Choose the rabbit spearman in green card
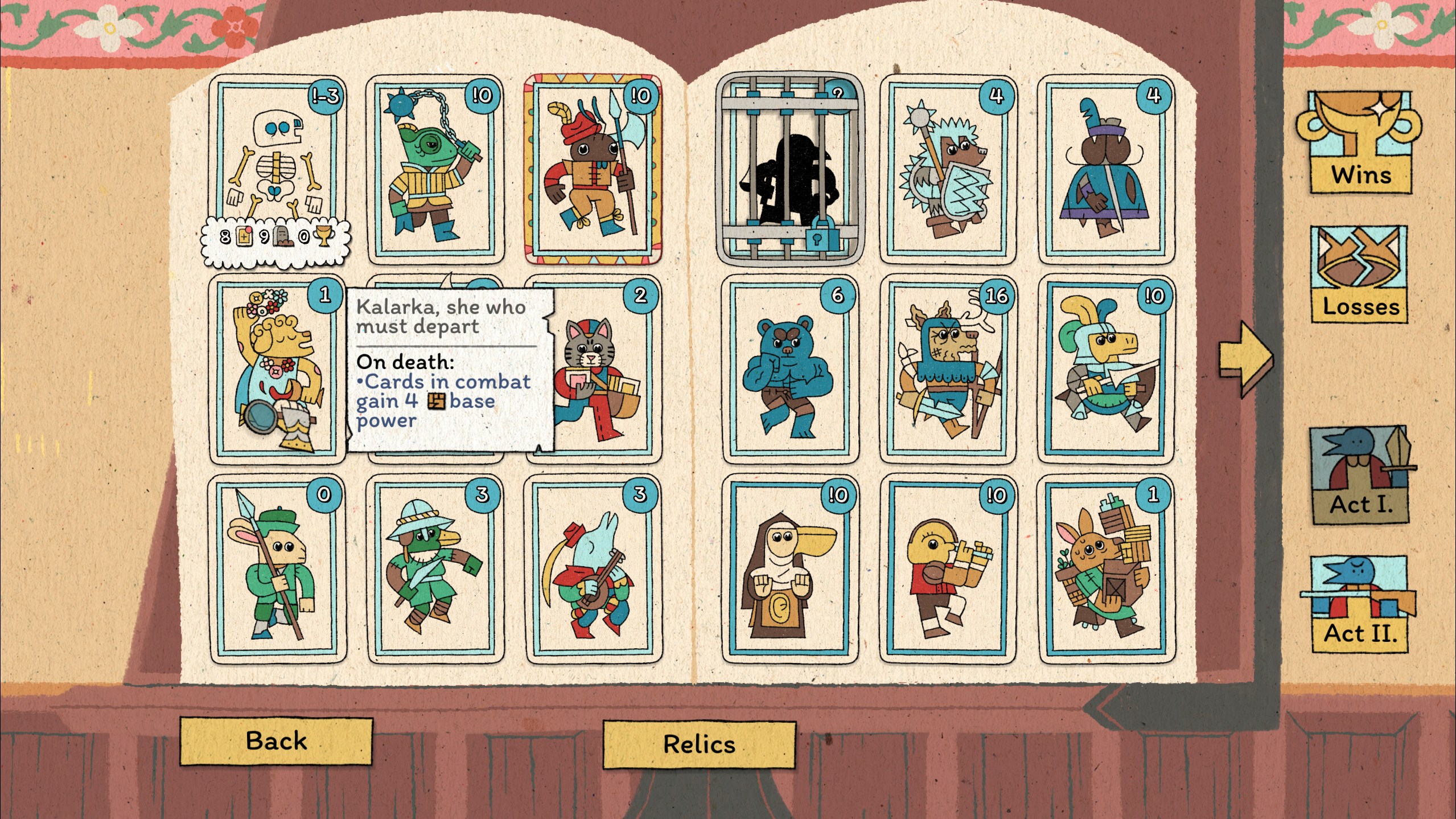Screen dimensions: 1456x819 point(277,570)
